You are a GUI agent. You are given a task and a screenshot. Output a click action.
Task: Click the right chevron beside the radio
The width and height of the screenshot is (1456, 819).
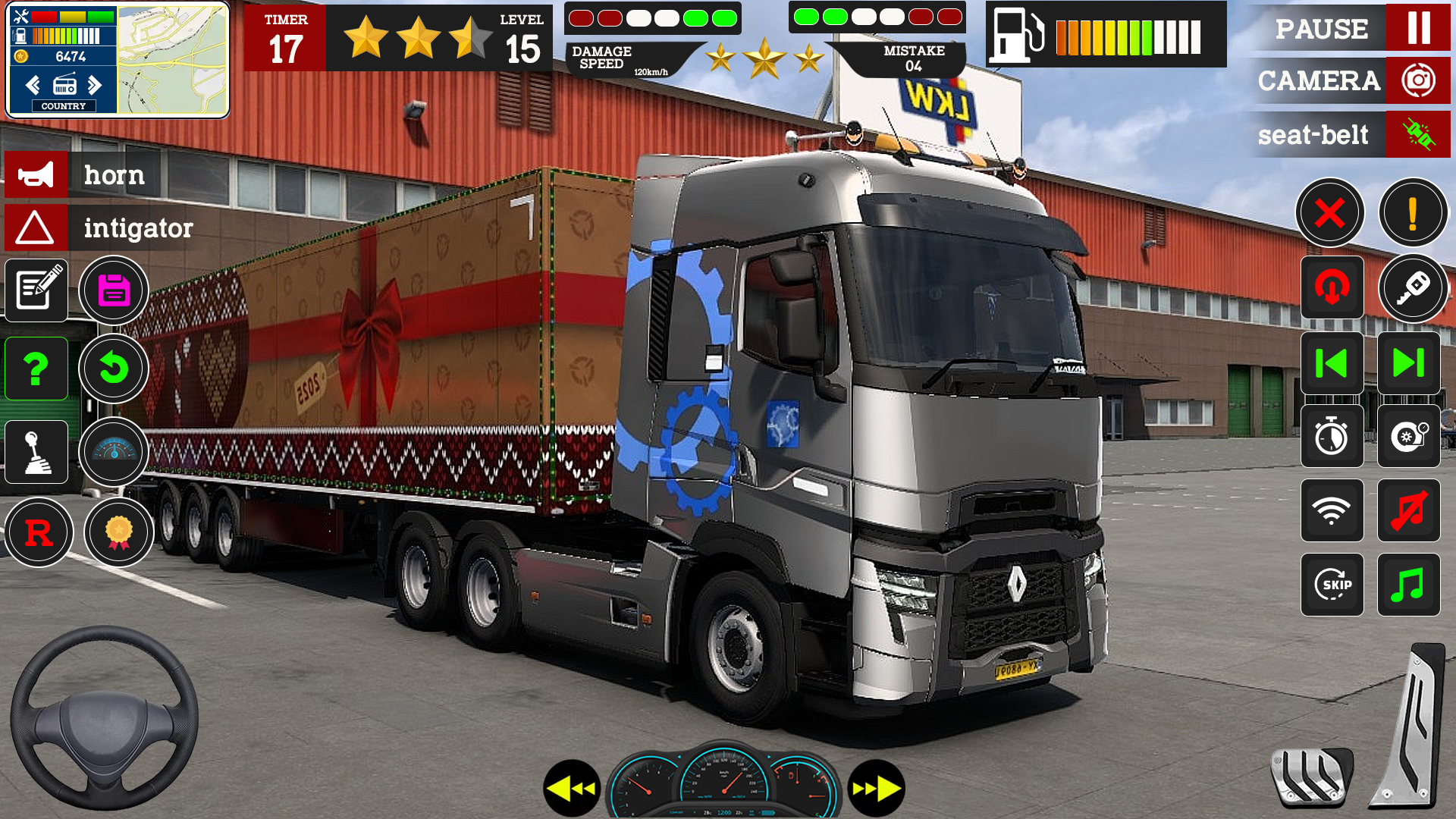point(96,85)
